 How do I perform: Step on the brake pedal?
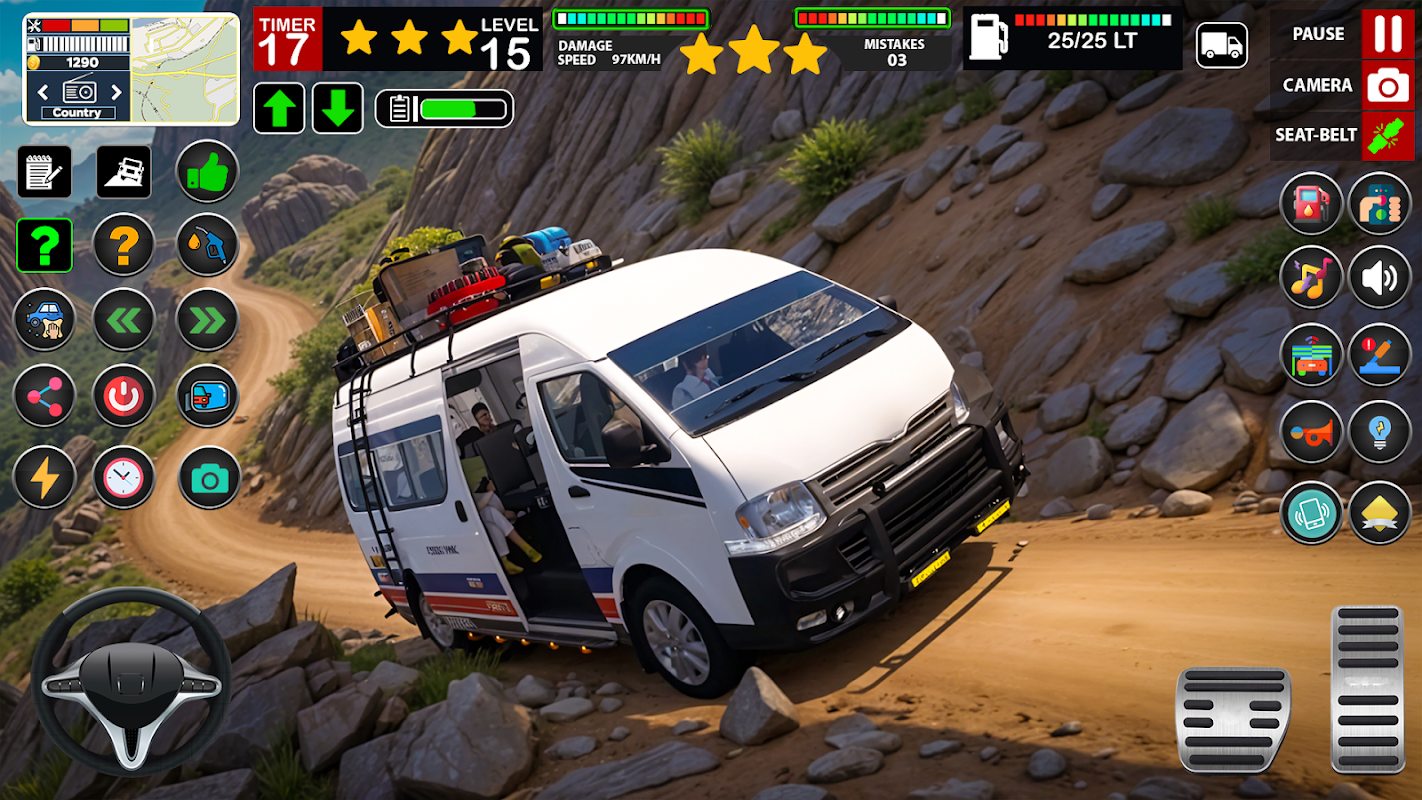[1233, 718]
